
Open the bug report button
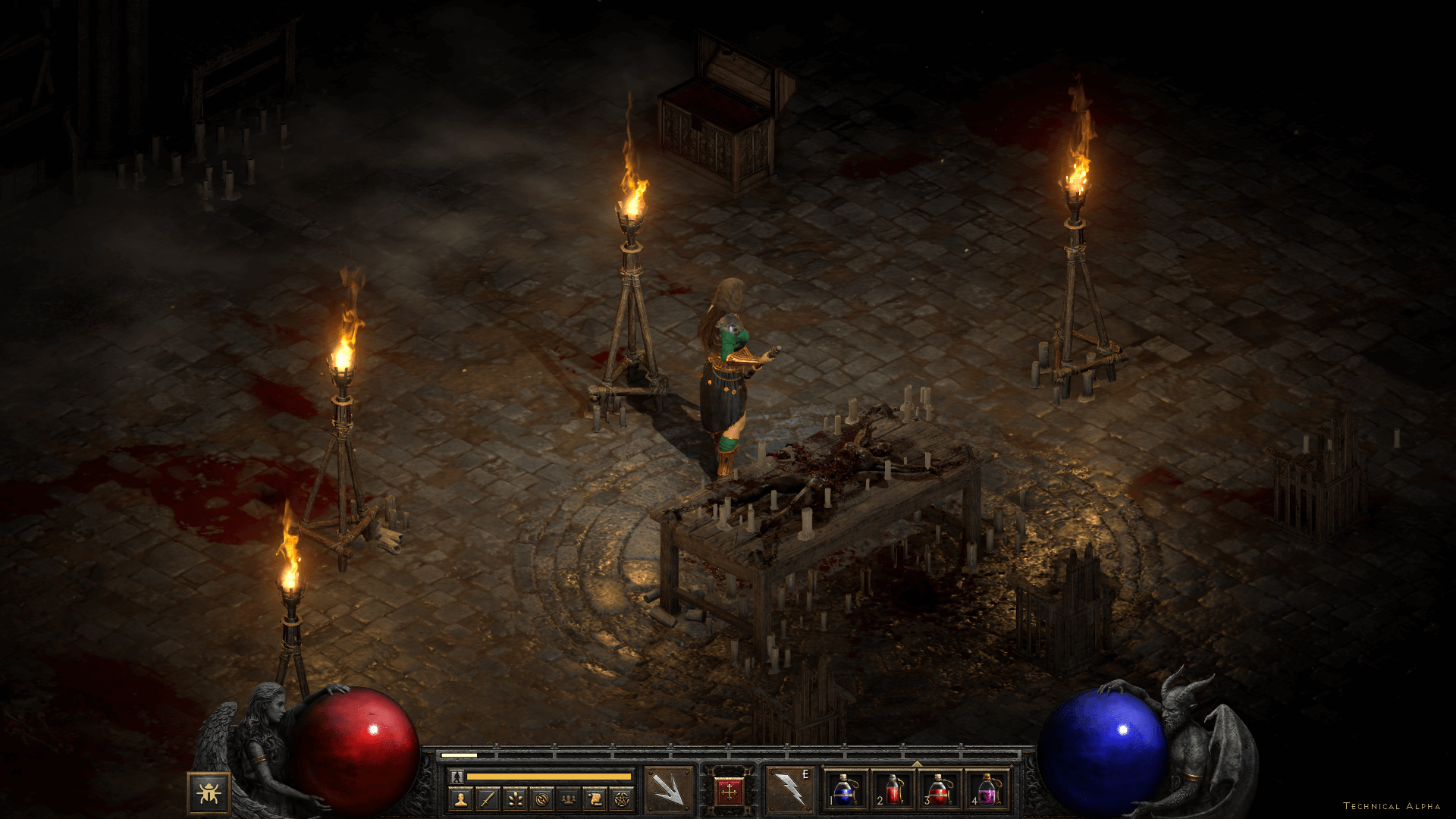tap(209, 793)
